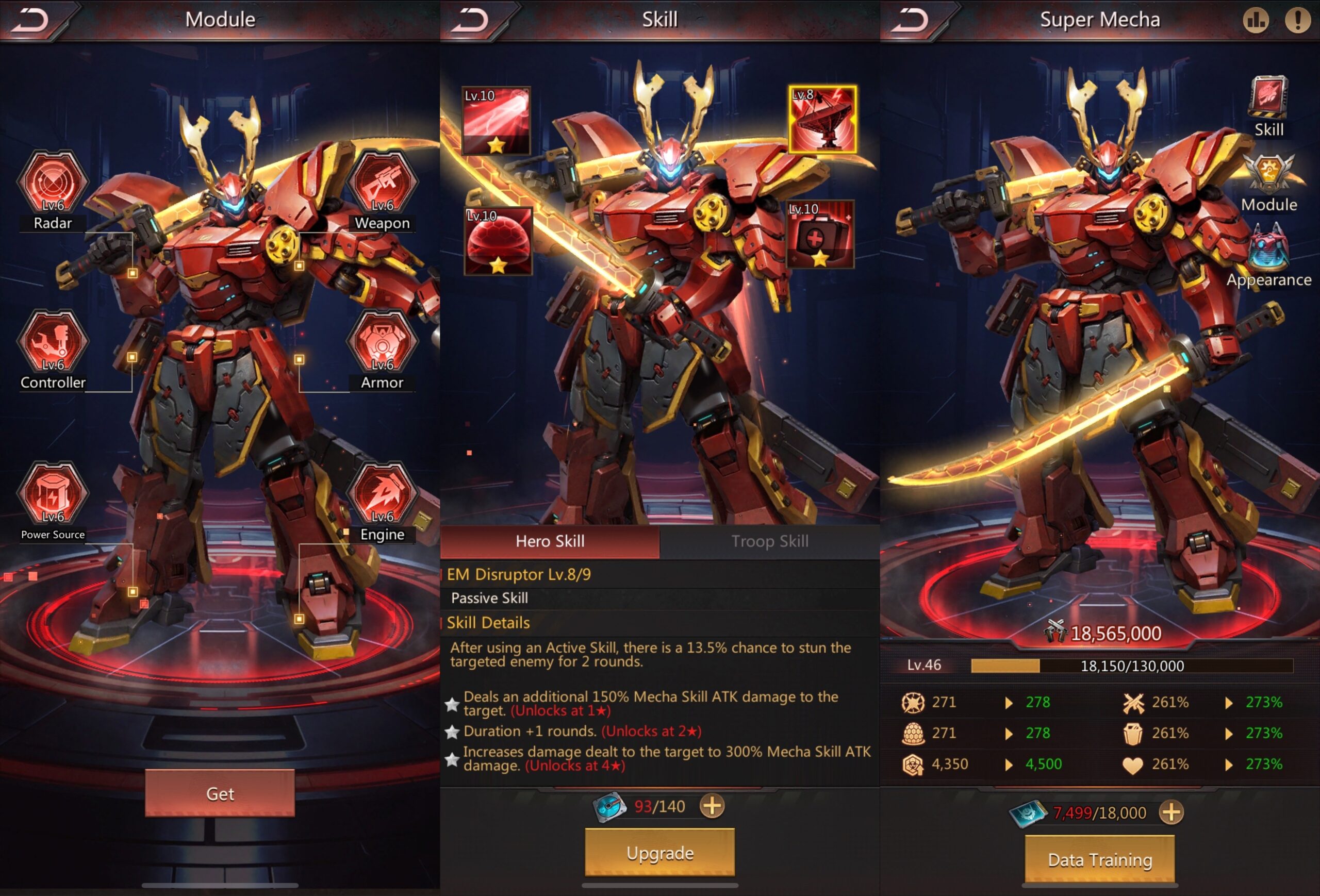This screenshot has height=896, width=1320.
Task: Select the Lv.10 medkit skill icon
Action: coord(820,235)
